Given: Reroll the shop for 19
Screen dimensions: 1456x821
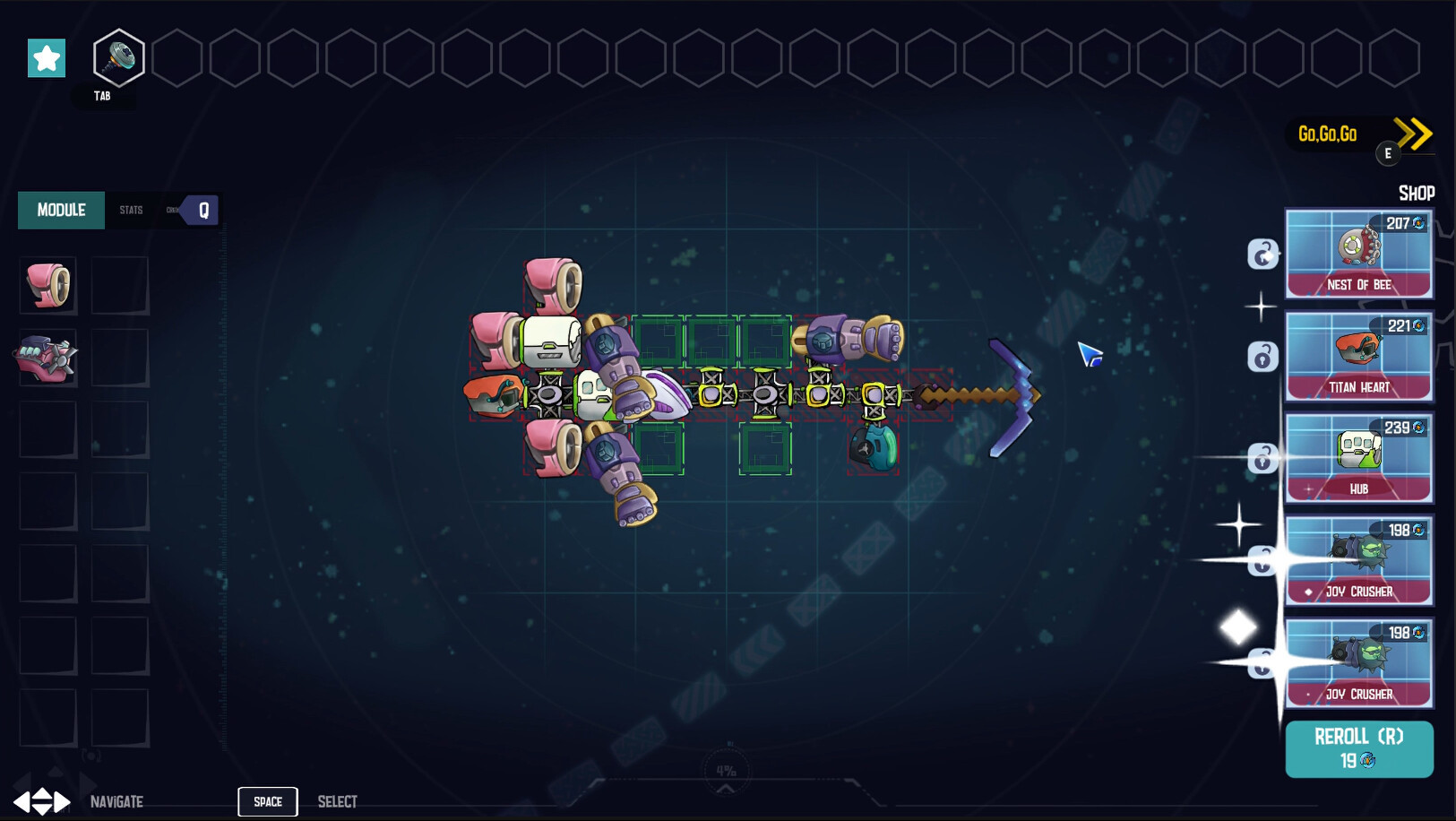Looking at the screenshot, I should (x=1358, y=748).
